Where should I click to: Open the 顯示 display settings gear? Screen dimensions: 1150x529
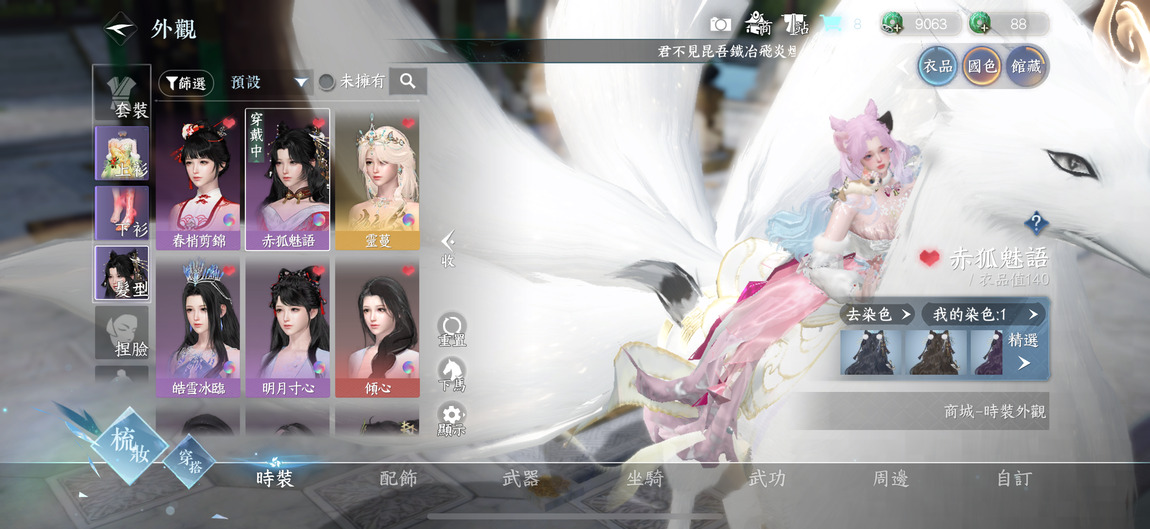pyautogui.click(x=452, y=420)
